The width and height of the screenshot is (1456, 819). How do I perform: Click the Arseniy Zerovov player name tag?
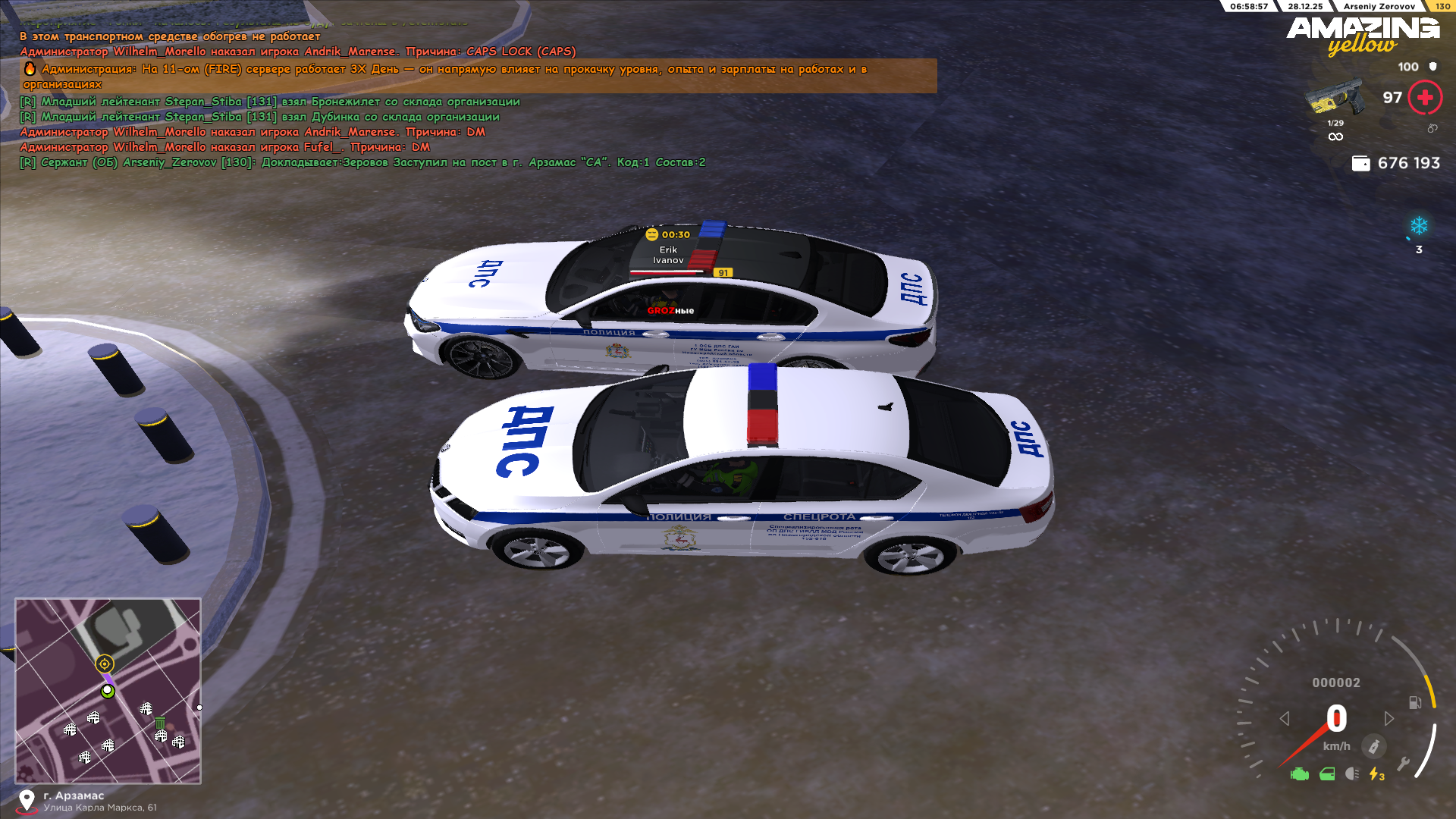point(1379,6)
